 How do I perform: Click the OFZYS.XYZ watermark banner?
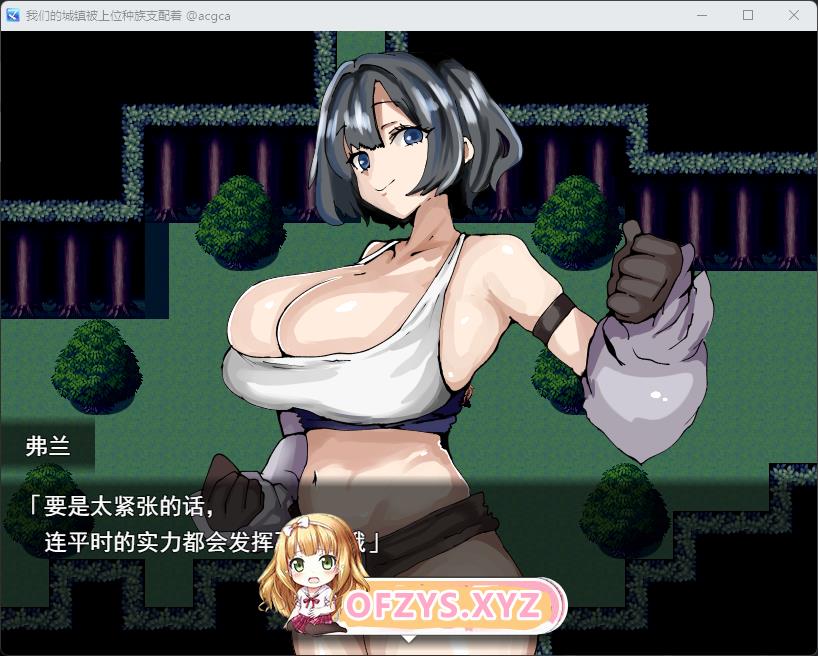click(x=443, y=605)
